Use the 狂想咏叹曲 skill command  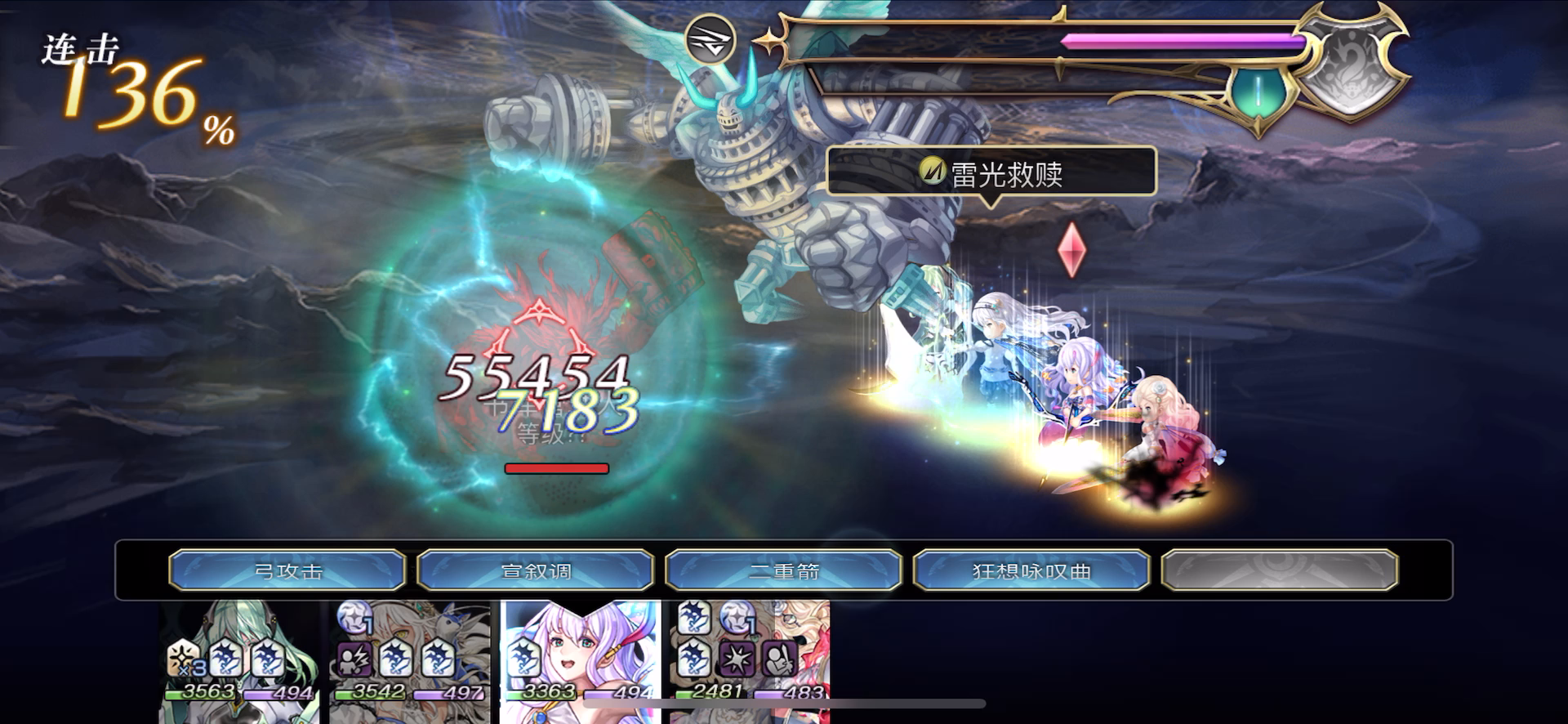pyautogui.click(x=1031, y=570)
